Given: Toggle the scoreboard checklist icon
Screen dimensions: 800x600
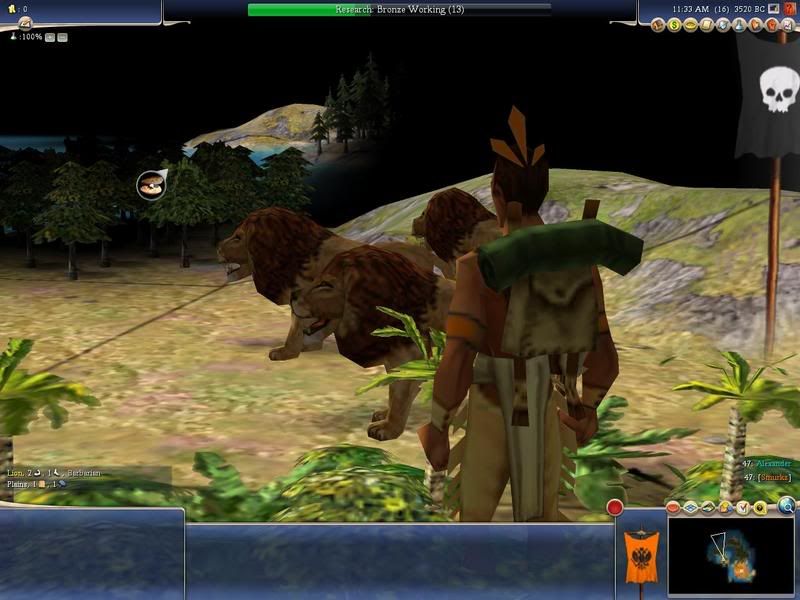Looking at the screenshot, I should tap(743, 508).
